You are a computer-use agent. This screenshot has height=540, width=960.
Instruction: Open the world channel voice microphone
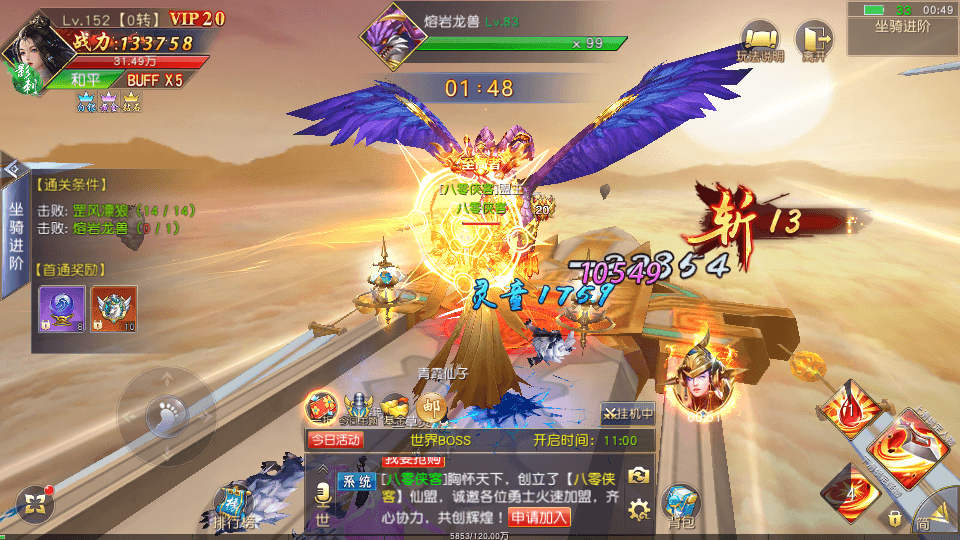322,495
